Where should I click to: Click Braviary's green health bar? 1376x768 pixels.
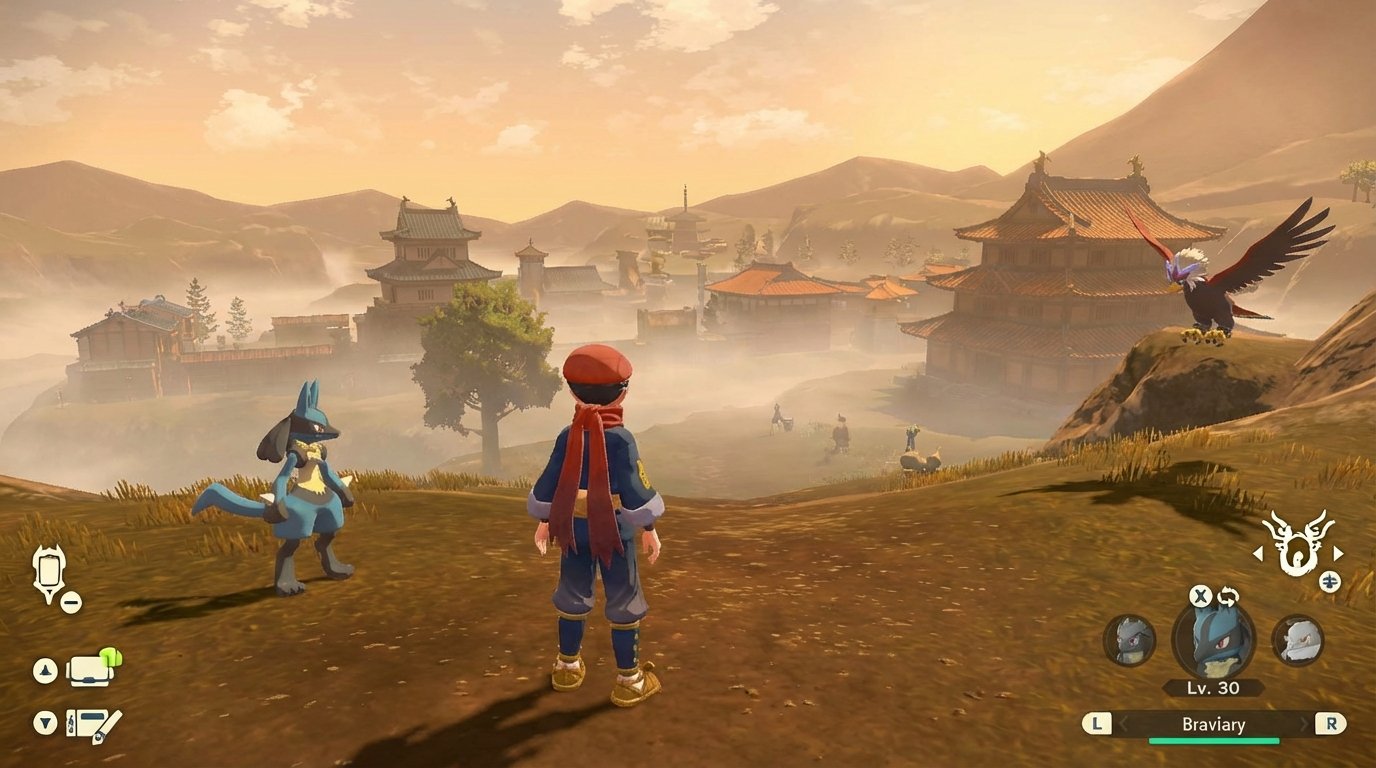[1214, 740]
